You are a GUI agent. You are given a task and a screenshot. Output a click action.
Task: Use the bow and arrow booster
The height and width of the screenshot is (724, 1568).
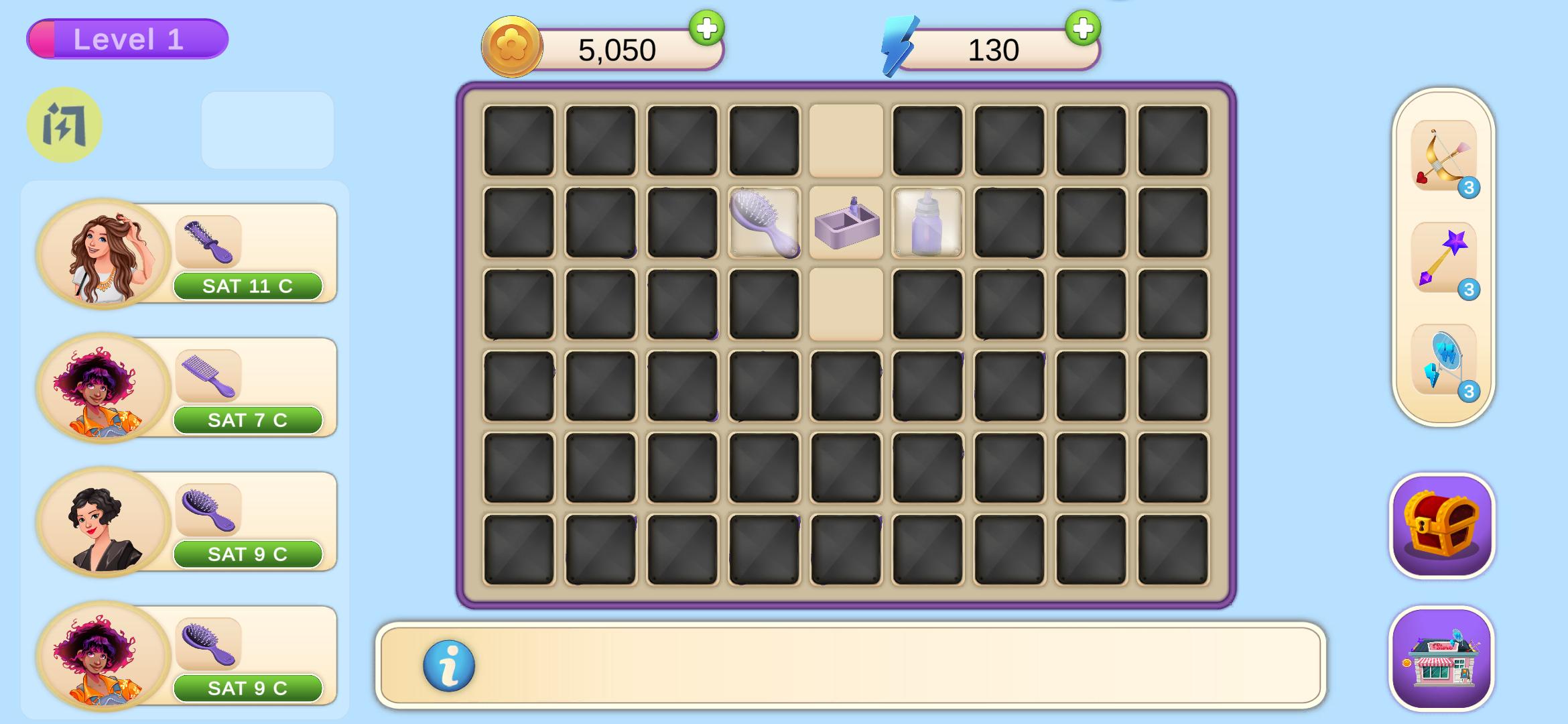tap(1443, 157)
